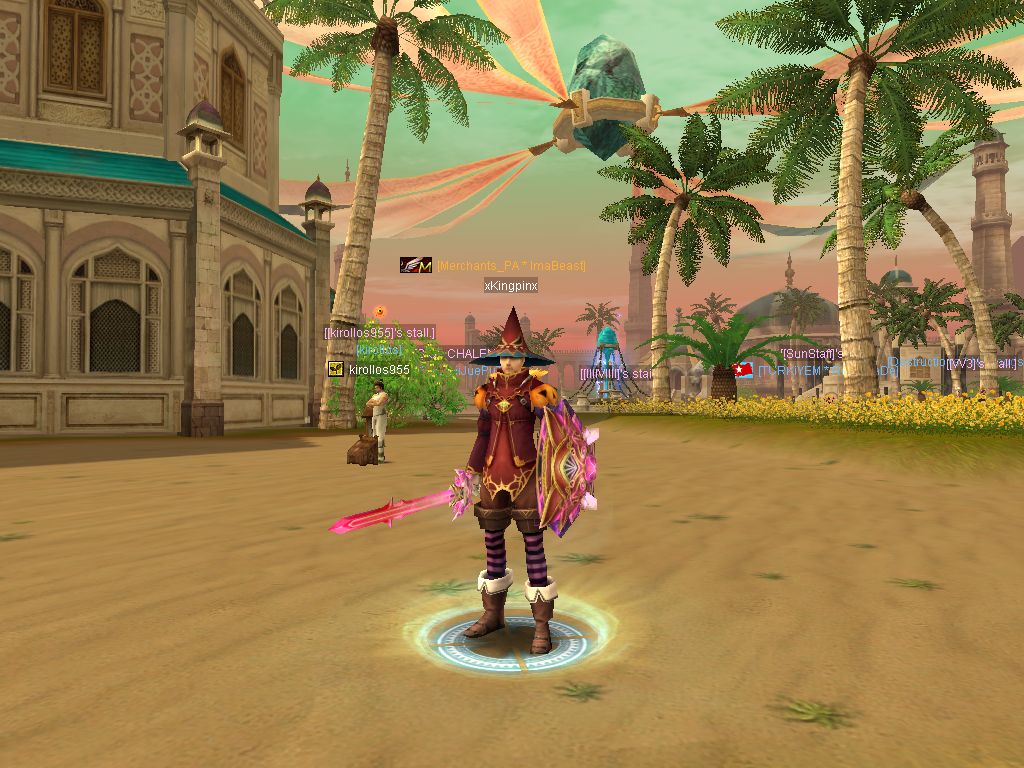Click the Merchants_PA * ImaBeast guild tag
Image resolution: width=1024 pixels, height=768 pixels.
pyautogui.click(x=511, y=266)
